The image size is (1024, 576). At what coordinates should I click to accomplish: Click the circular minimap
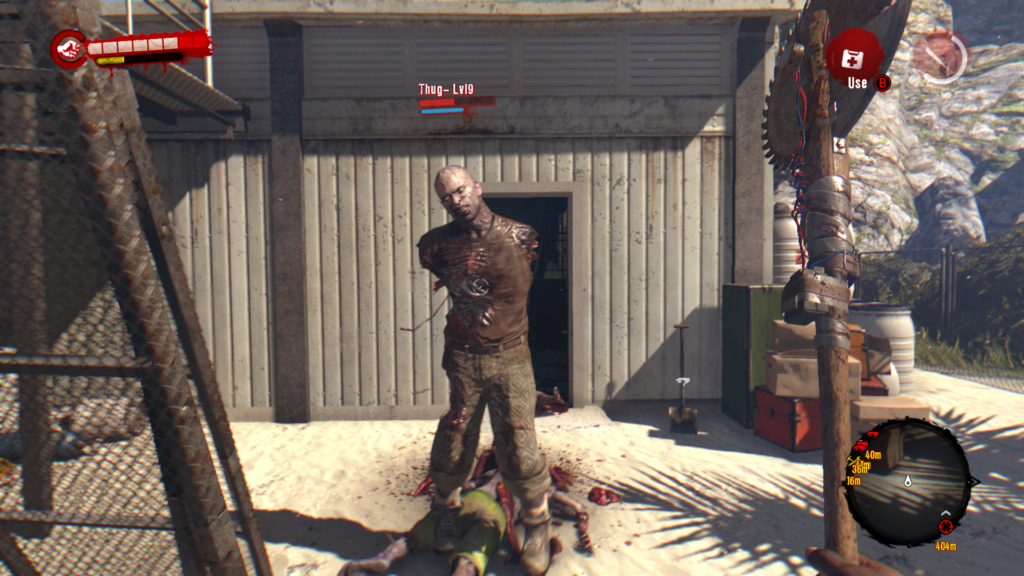click(x=908, y=482)
